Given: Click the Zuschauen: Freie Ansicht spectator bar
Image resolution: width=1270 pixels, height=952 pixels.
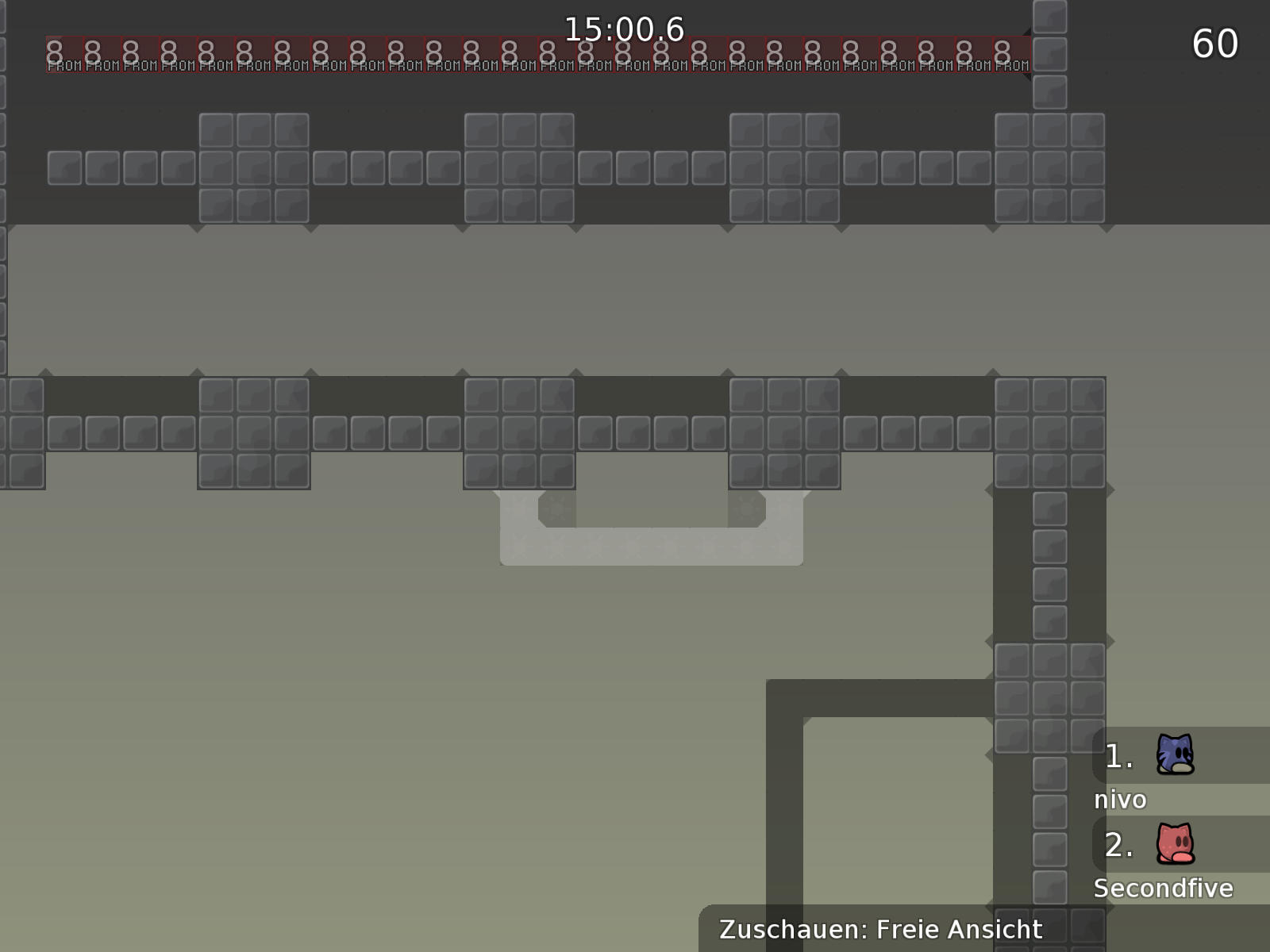Looking at the screenshot, I should pyautogui.click(x=880, y=929).
